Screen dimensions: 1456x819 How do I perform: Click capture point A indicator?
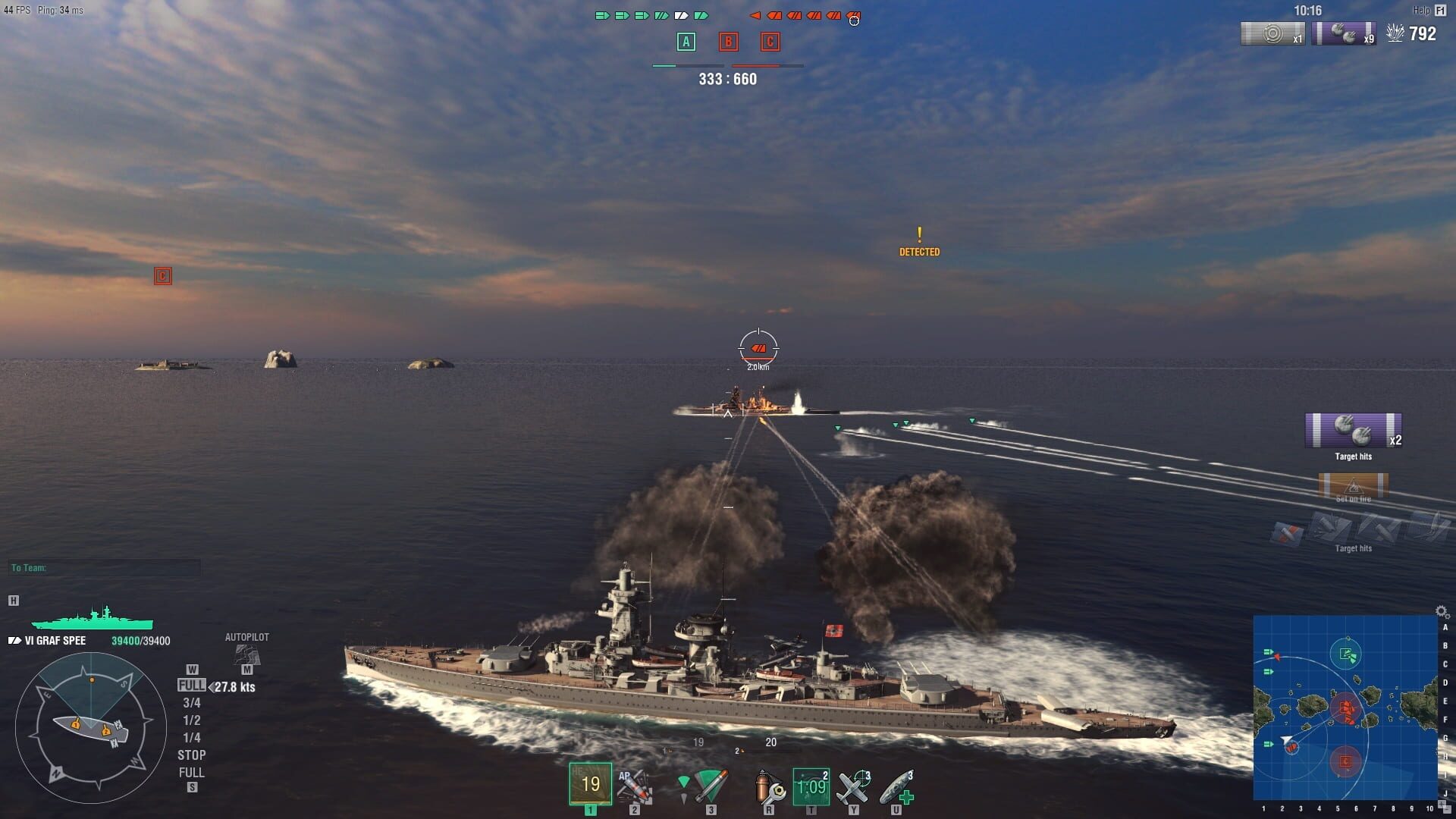click(685, 43)
